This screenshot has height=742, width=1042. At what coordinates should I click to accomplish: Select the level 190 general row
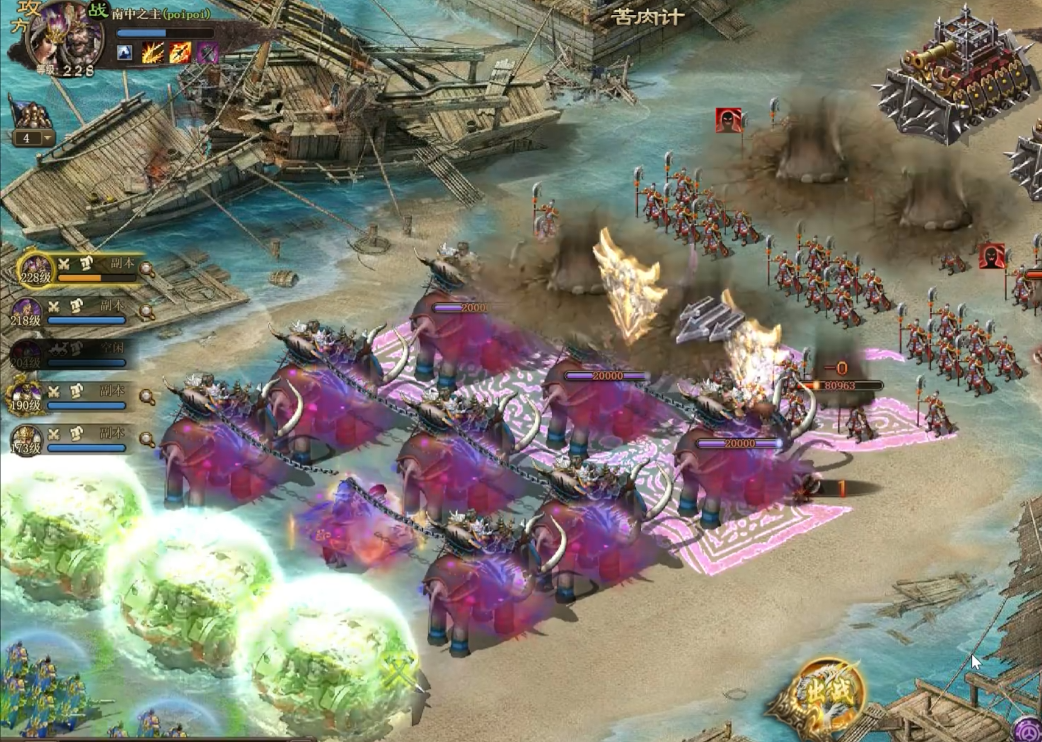[x=28, y=397]
